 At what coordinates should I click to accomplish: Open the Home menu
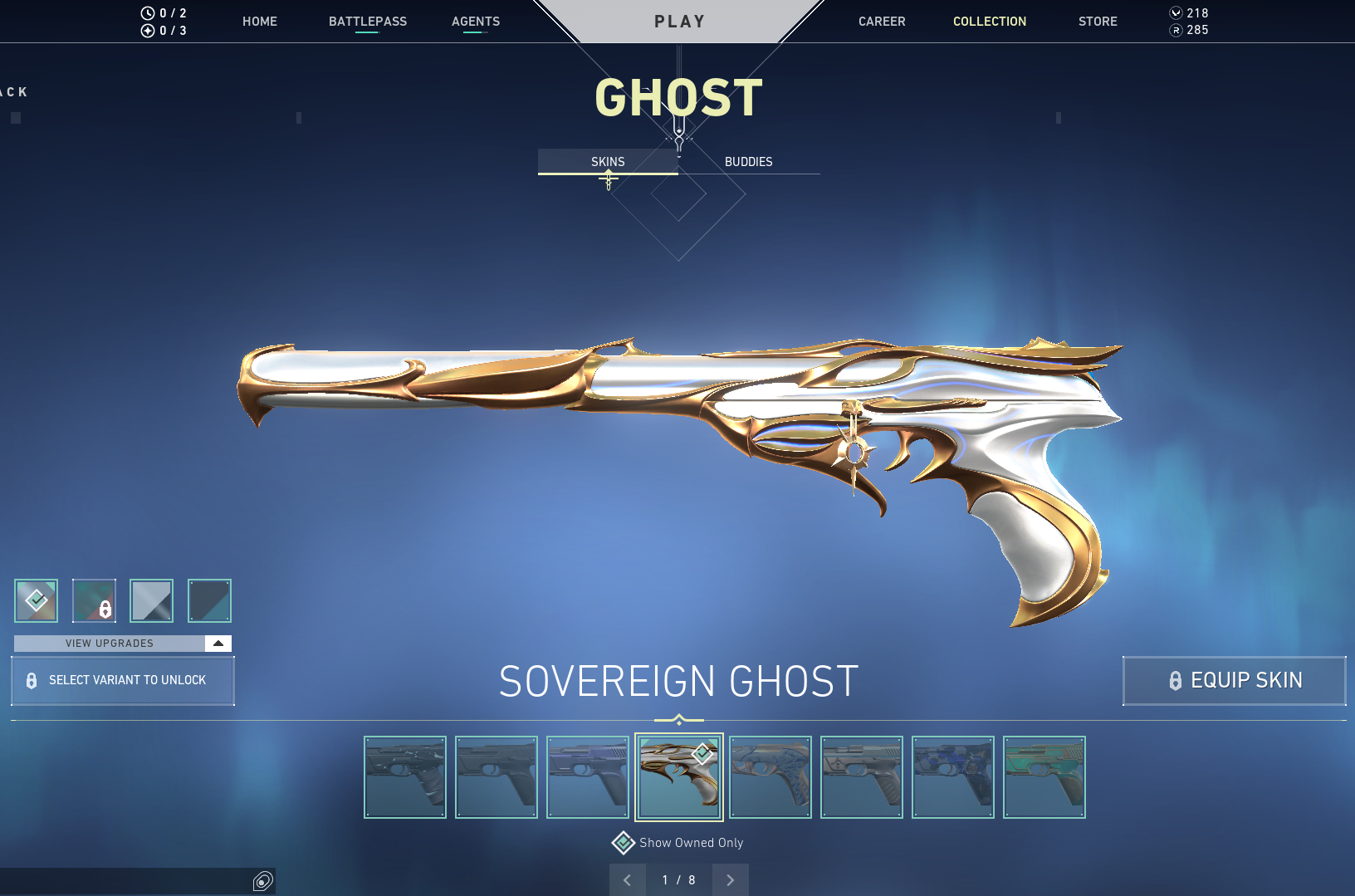tap(260, 22)
